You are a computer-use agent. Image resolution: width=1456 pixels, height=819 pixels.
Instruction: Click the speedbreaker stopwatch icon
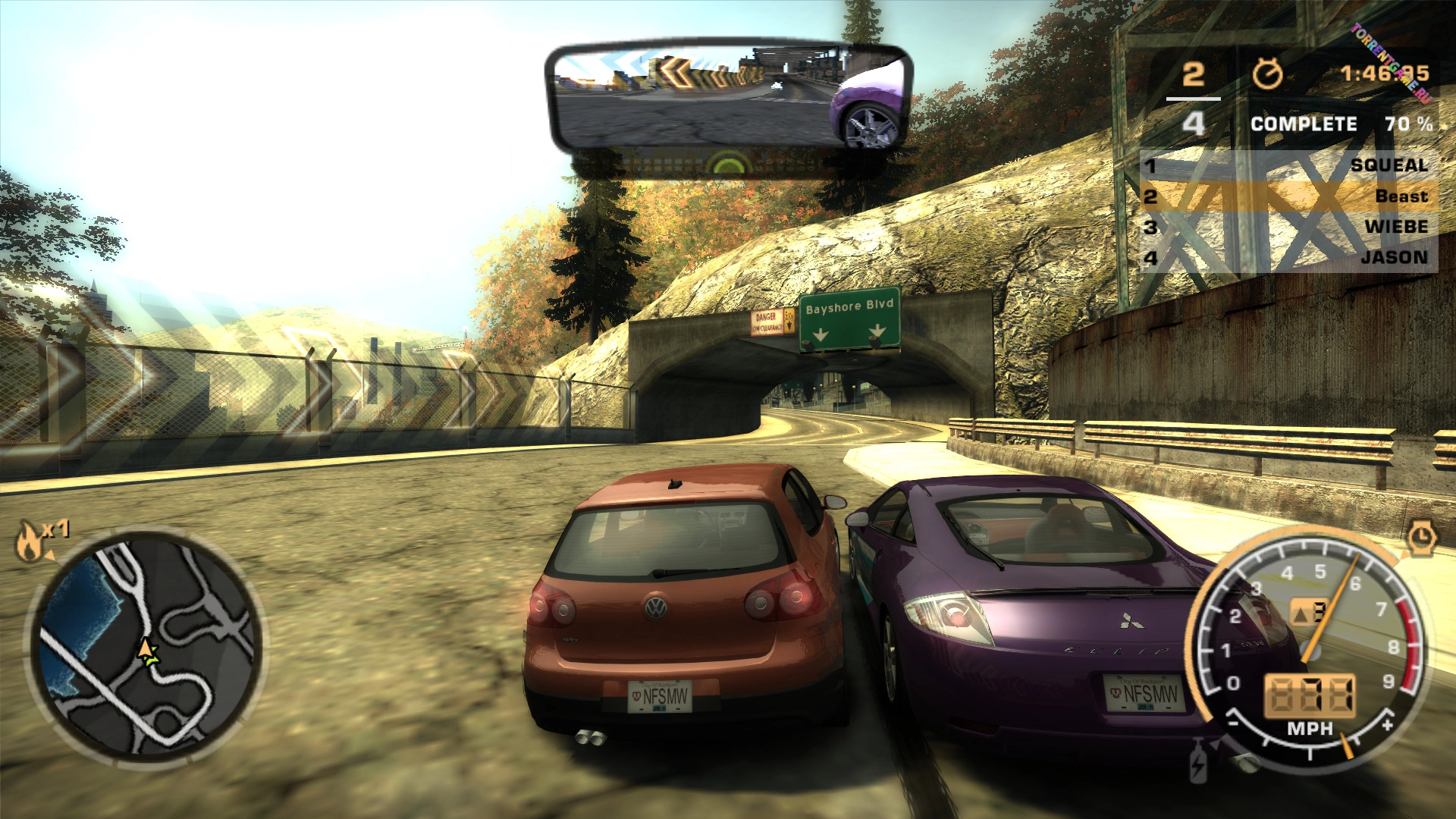pos(1422,539)
